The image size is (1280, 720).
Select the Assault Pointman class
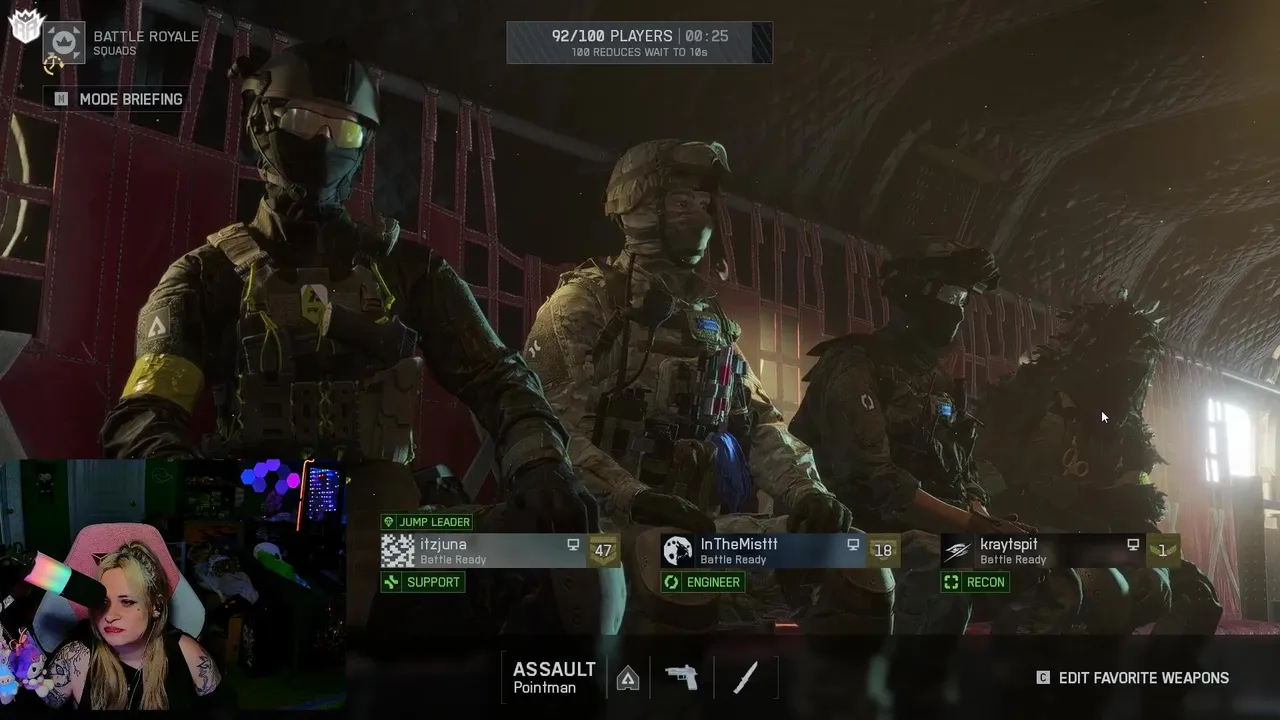coord(554,677)
